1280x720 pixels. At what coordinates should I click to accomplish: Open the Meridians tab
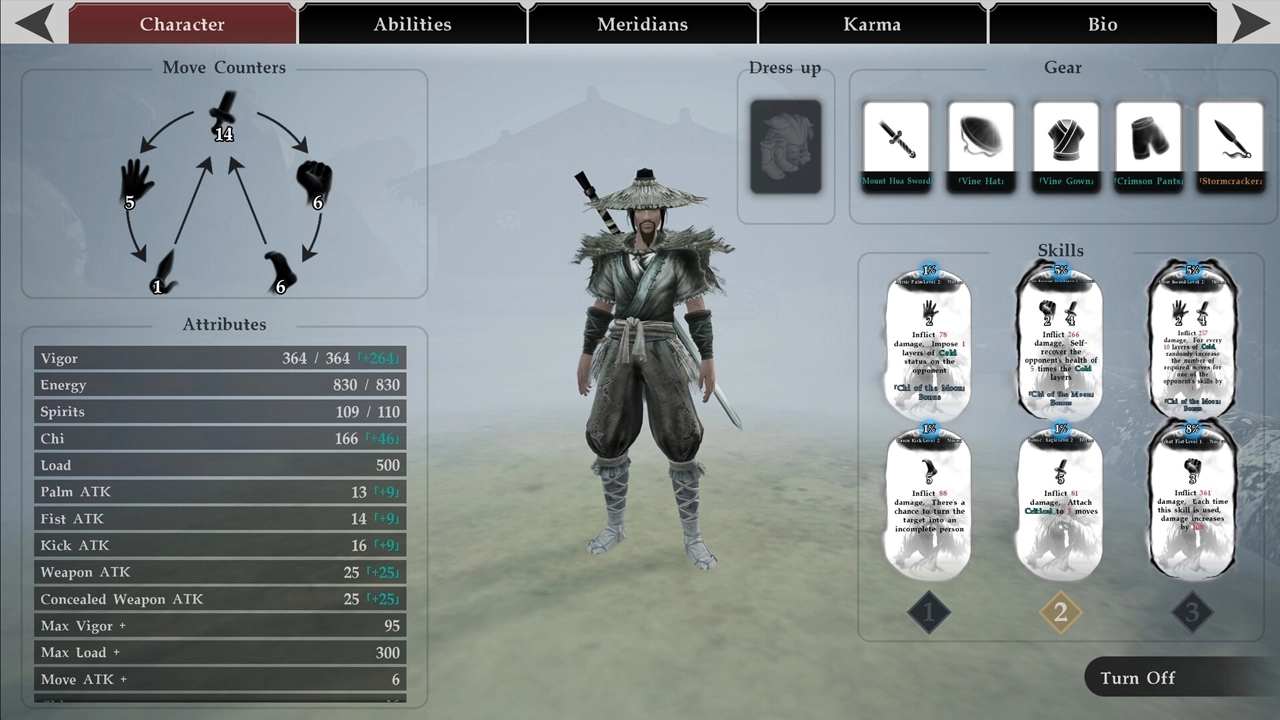[x=642, y=24]
